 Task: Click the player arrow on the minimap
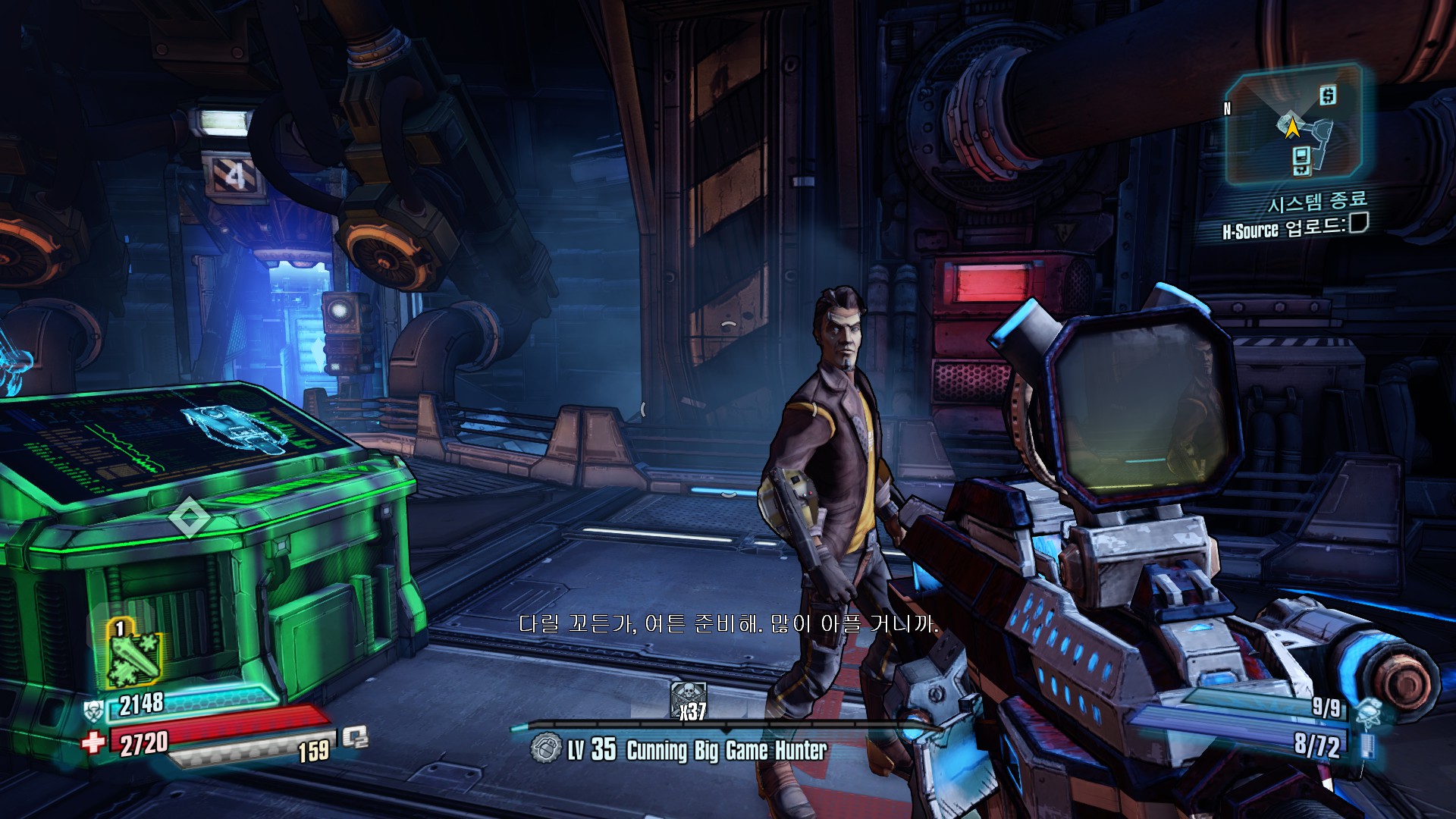click(1292, 127)
